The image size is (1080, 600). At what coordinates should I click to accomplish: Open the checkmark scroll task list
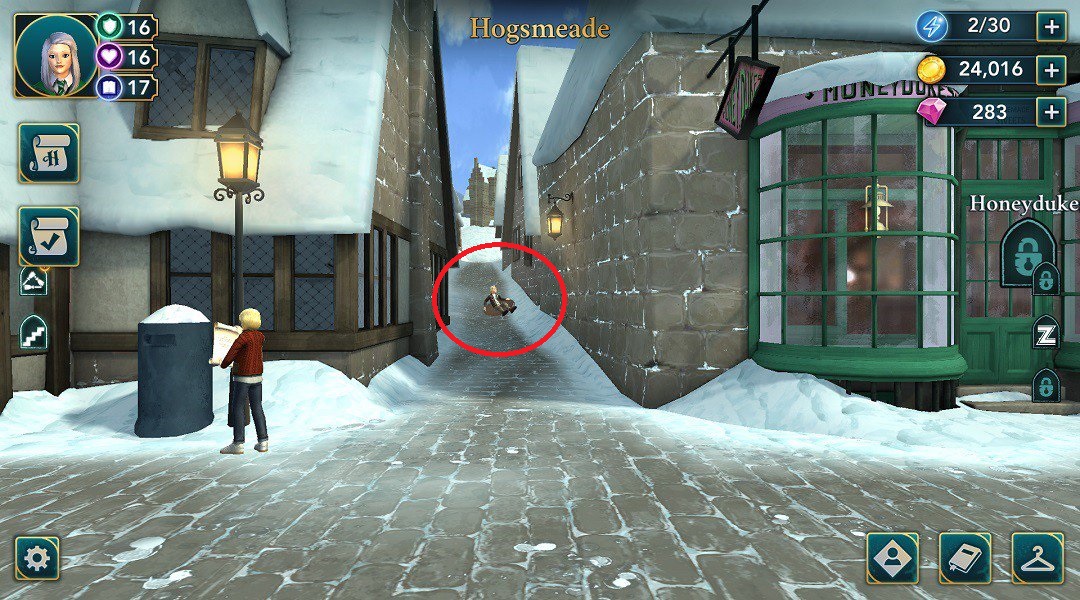coord(48,236)
